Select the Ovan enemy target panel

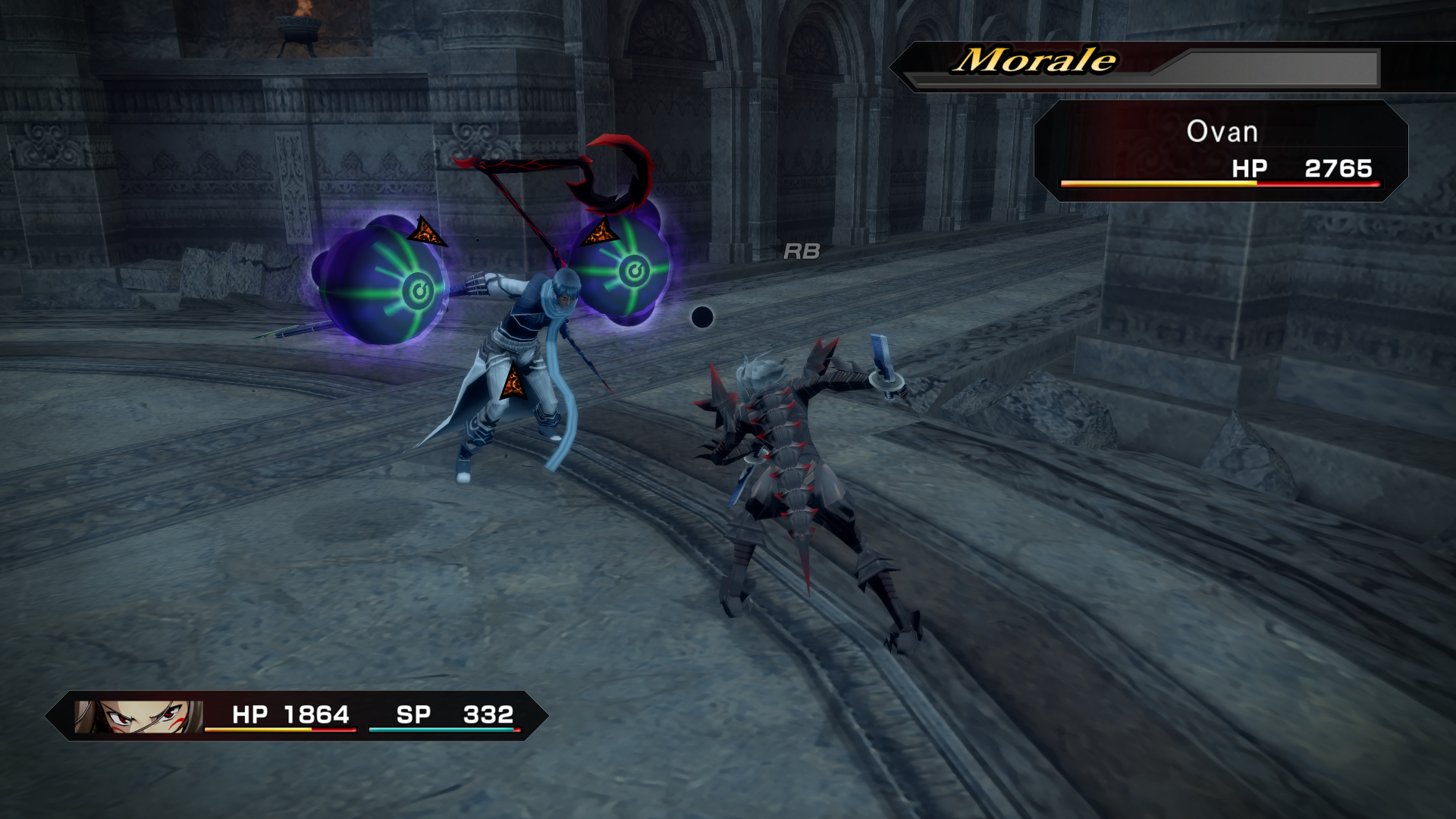pos(1220,151)
